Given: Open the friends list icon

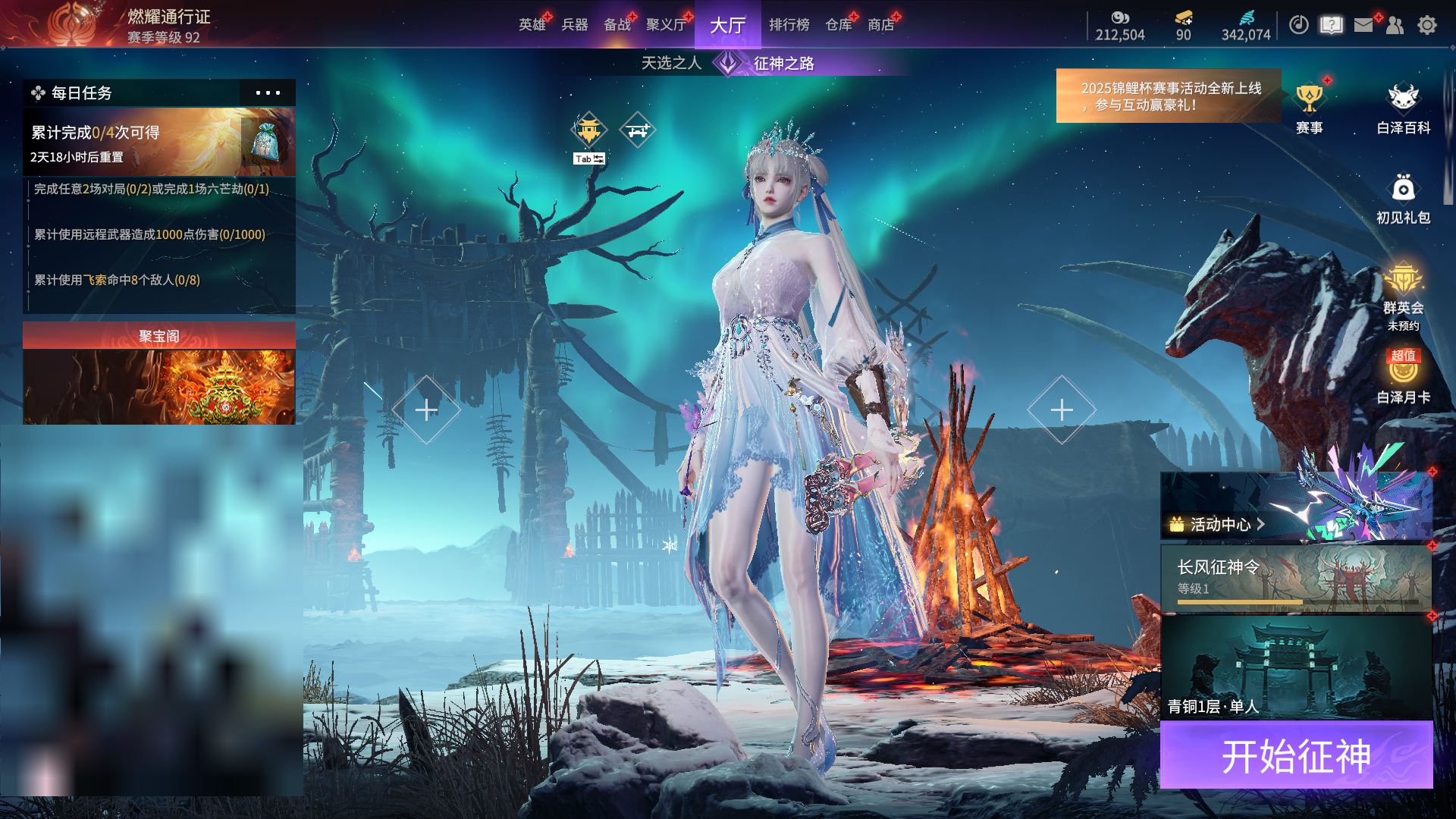Looking at the screenshot, I should 1395,25.
